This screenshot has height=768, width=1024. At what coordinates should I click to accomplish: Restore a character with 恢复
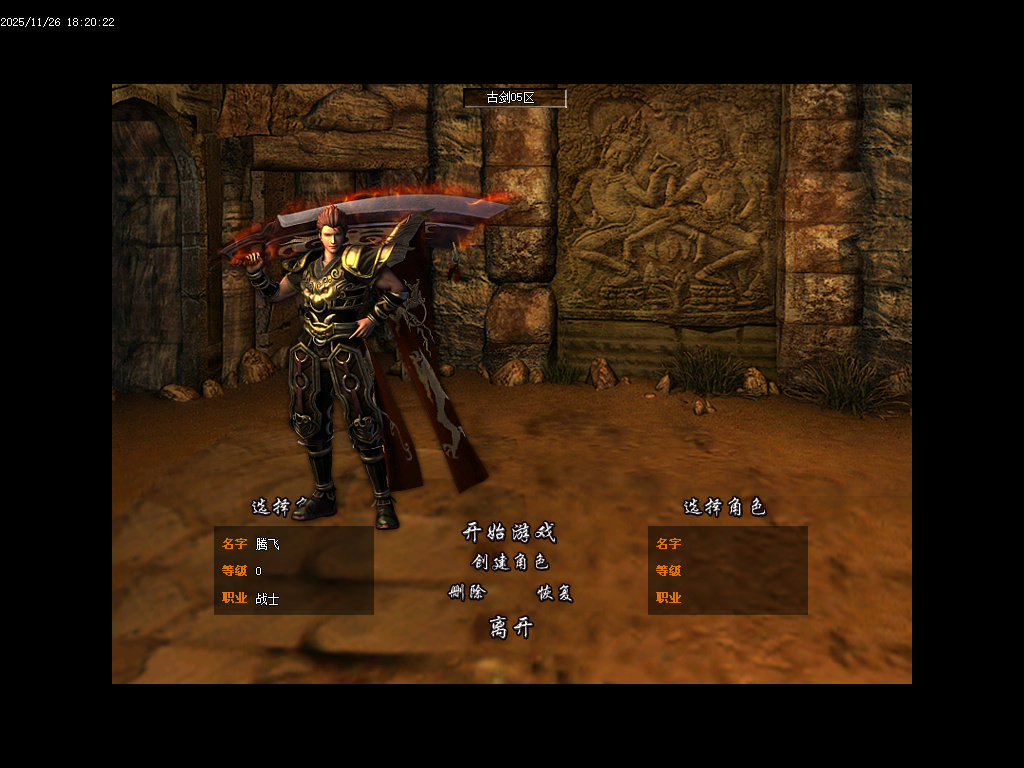(x=555, y=593)
